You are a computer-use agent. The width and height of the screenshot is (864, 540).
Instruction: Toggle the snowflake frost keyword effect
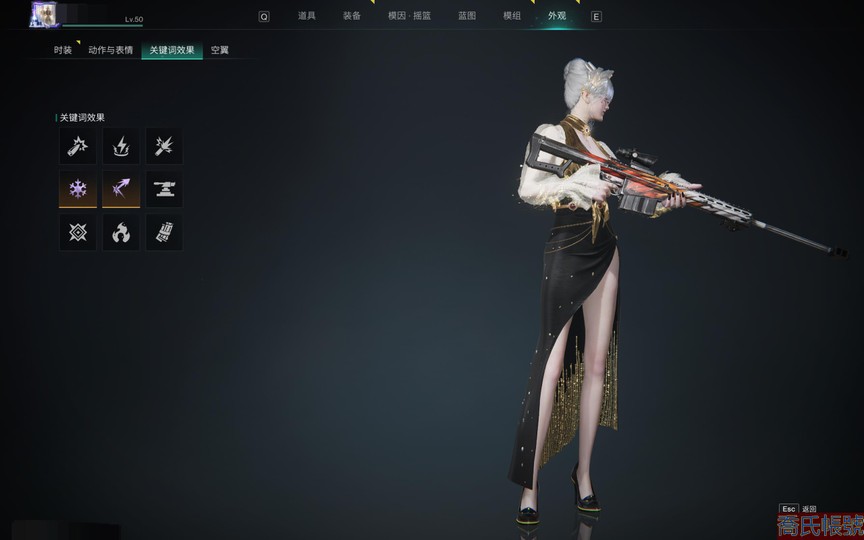[x=78, y=188]
